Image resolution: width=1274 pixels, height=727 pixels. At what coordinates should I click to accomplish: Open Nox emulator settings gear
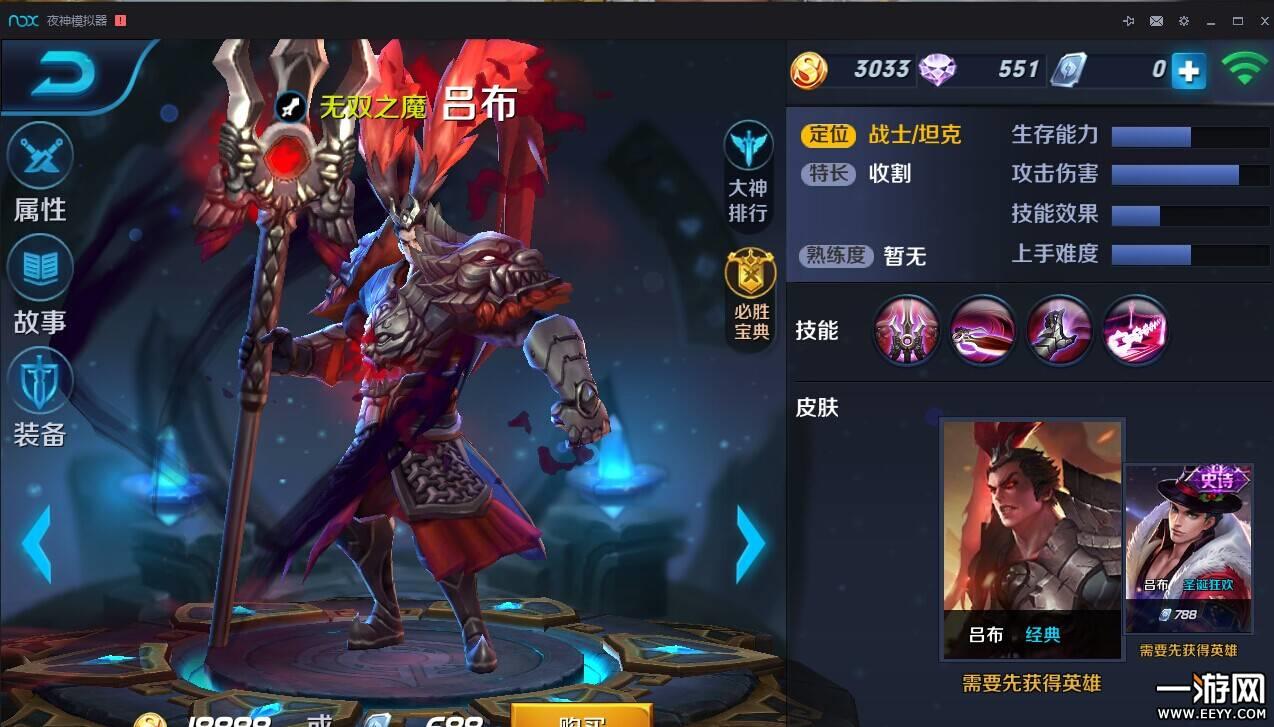1184,20
